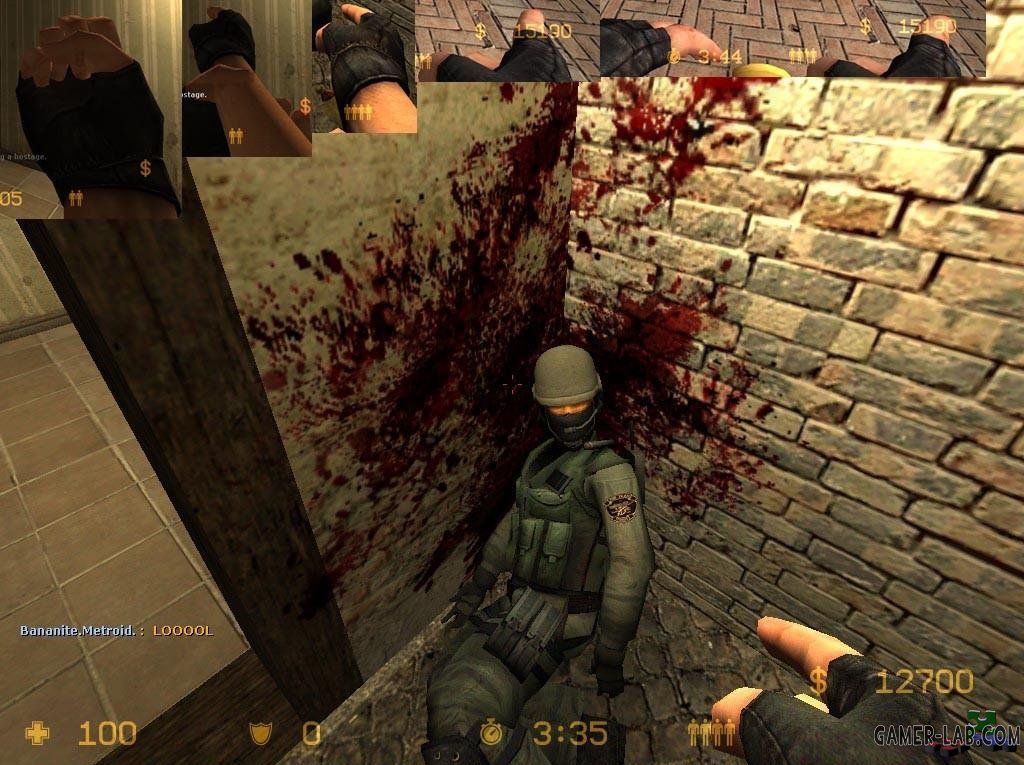1024x765 pixels.
Task: Select the health cross icon
Action: click(37, 734)
